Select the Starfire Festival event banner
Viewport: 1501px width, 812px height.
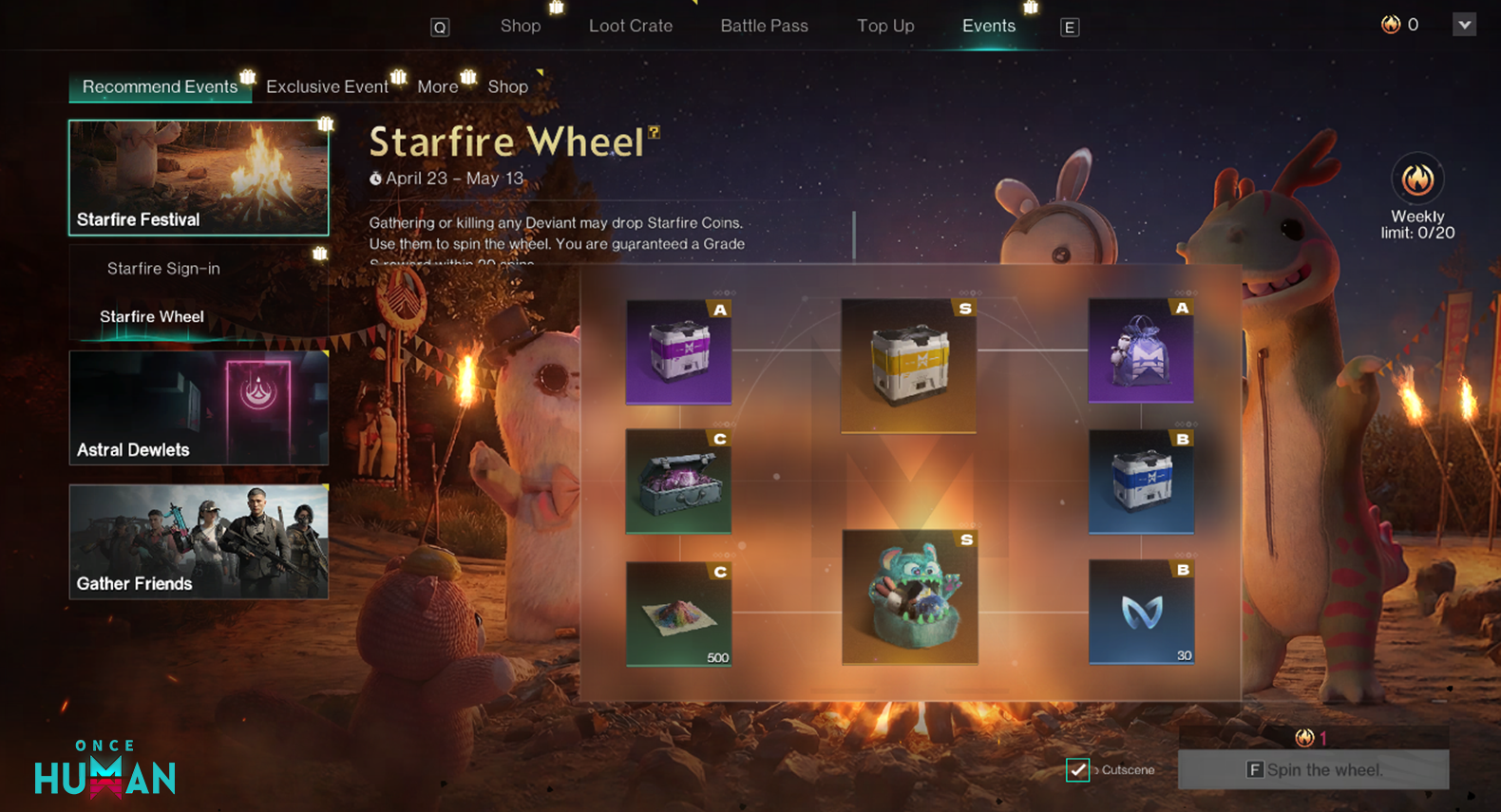pos(199,178)
